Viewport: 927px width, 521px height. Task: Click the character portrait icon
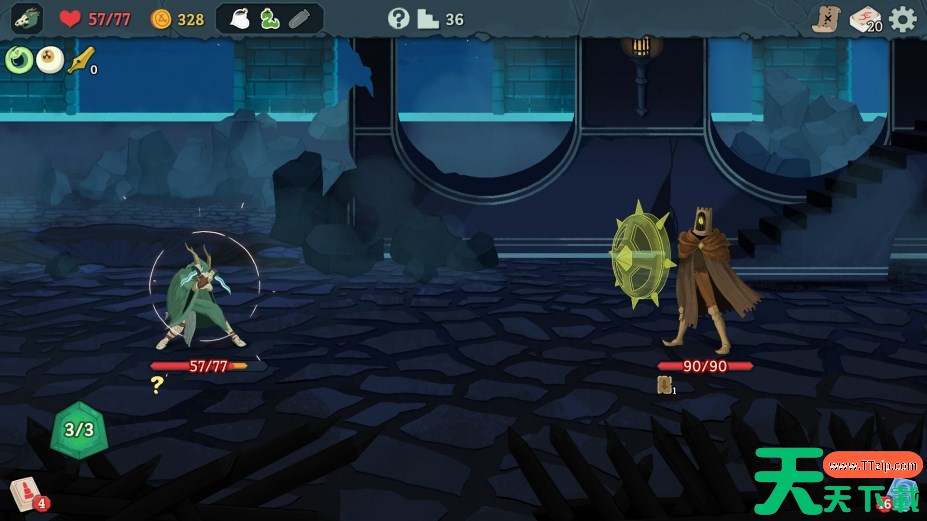(x=27, y=18)
